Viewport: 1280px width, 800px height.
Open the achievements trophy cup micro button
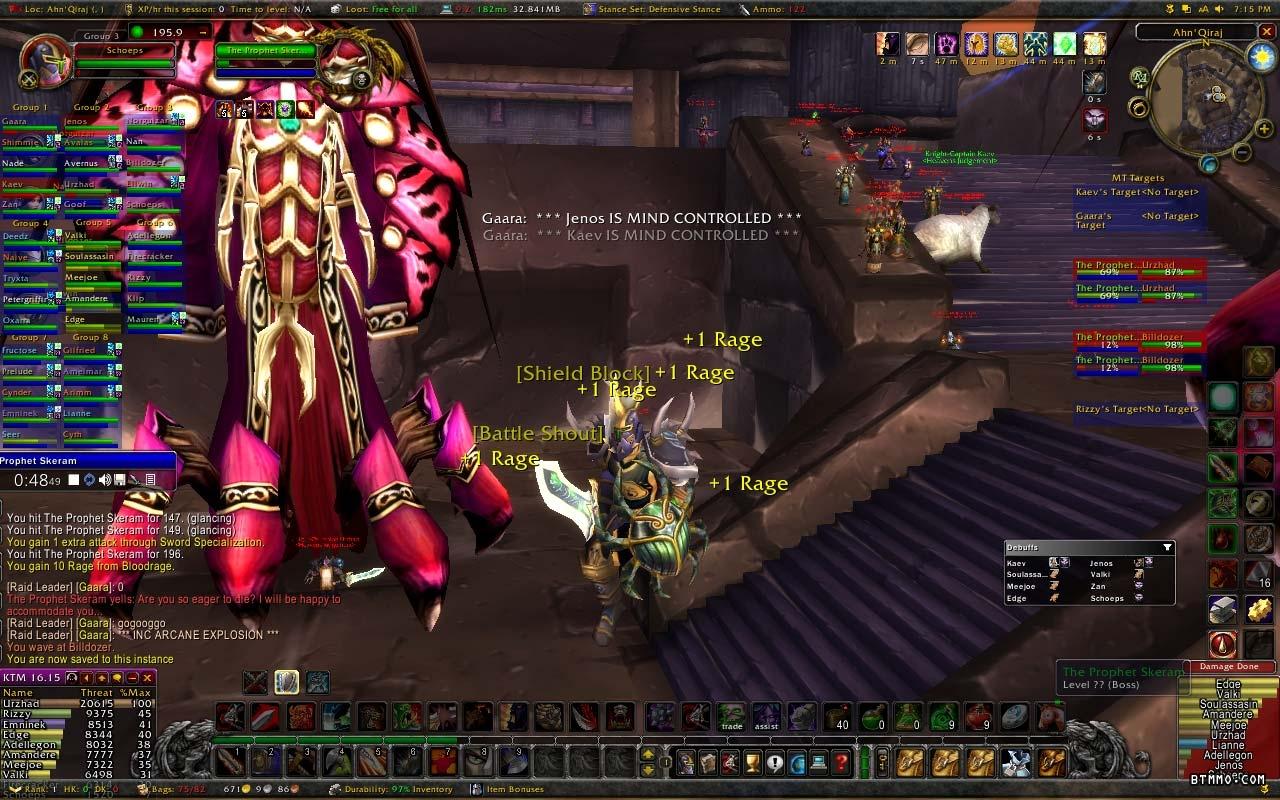[x=752, y=763]
